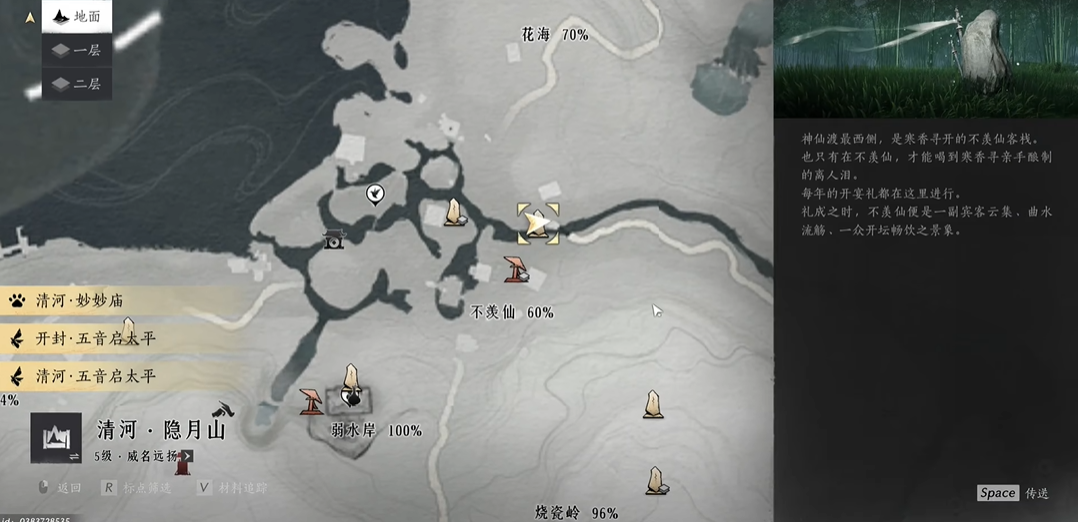Select the 一层 floor layer
The image size is (1078, 522).
coord(76,50)
